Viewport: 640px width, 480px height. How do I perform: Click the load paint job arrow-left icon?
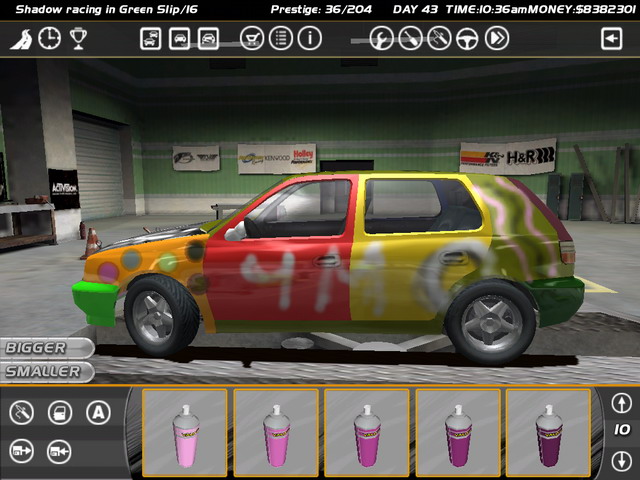point(59,451)
